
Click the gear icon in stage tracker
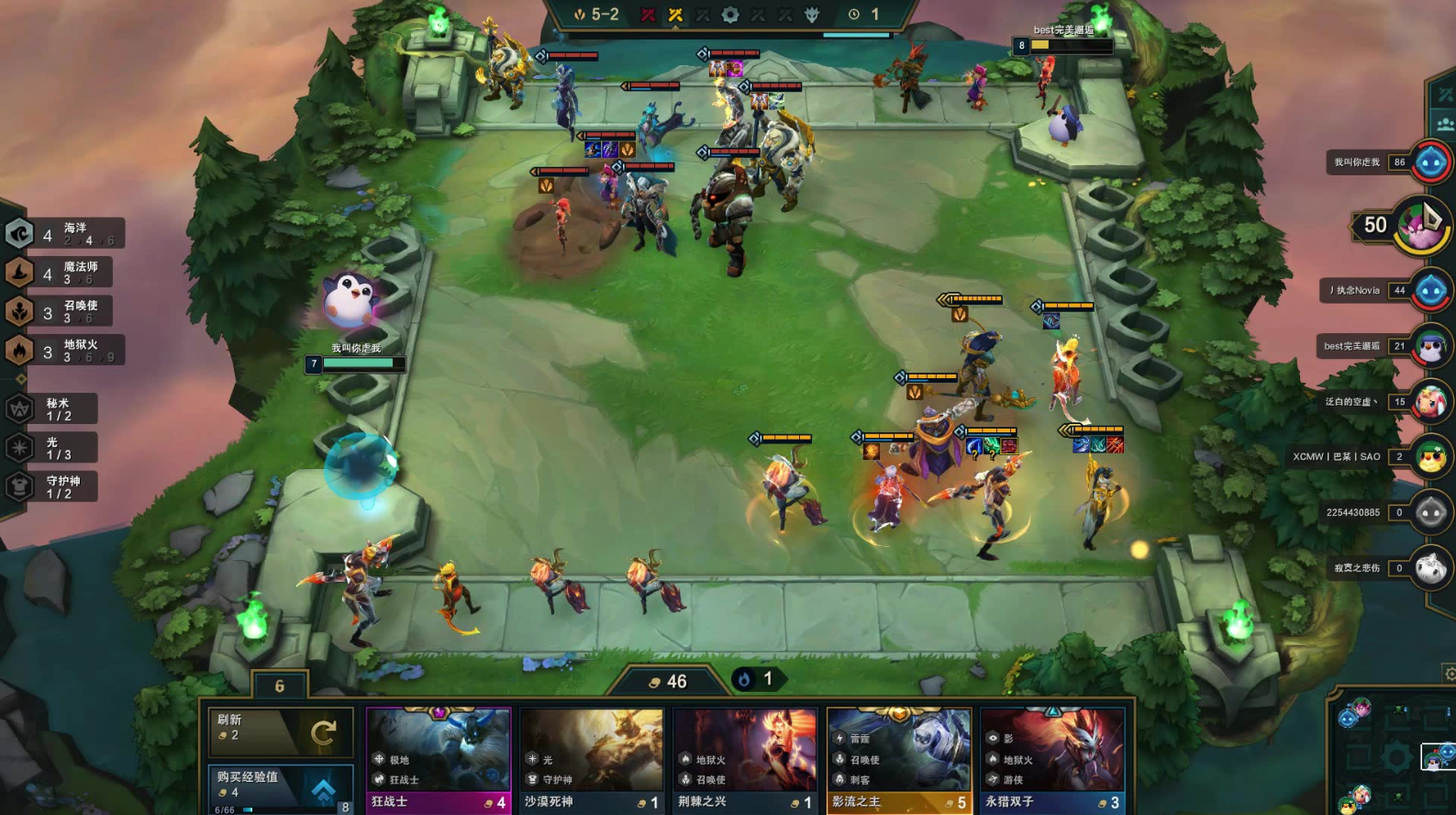point(730,15)
